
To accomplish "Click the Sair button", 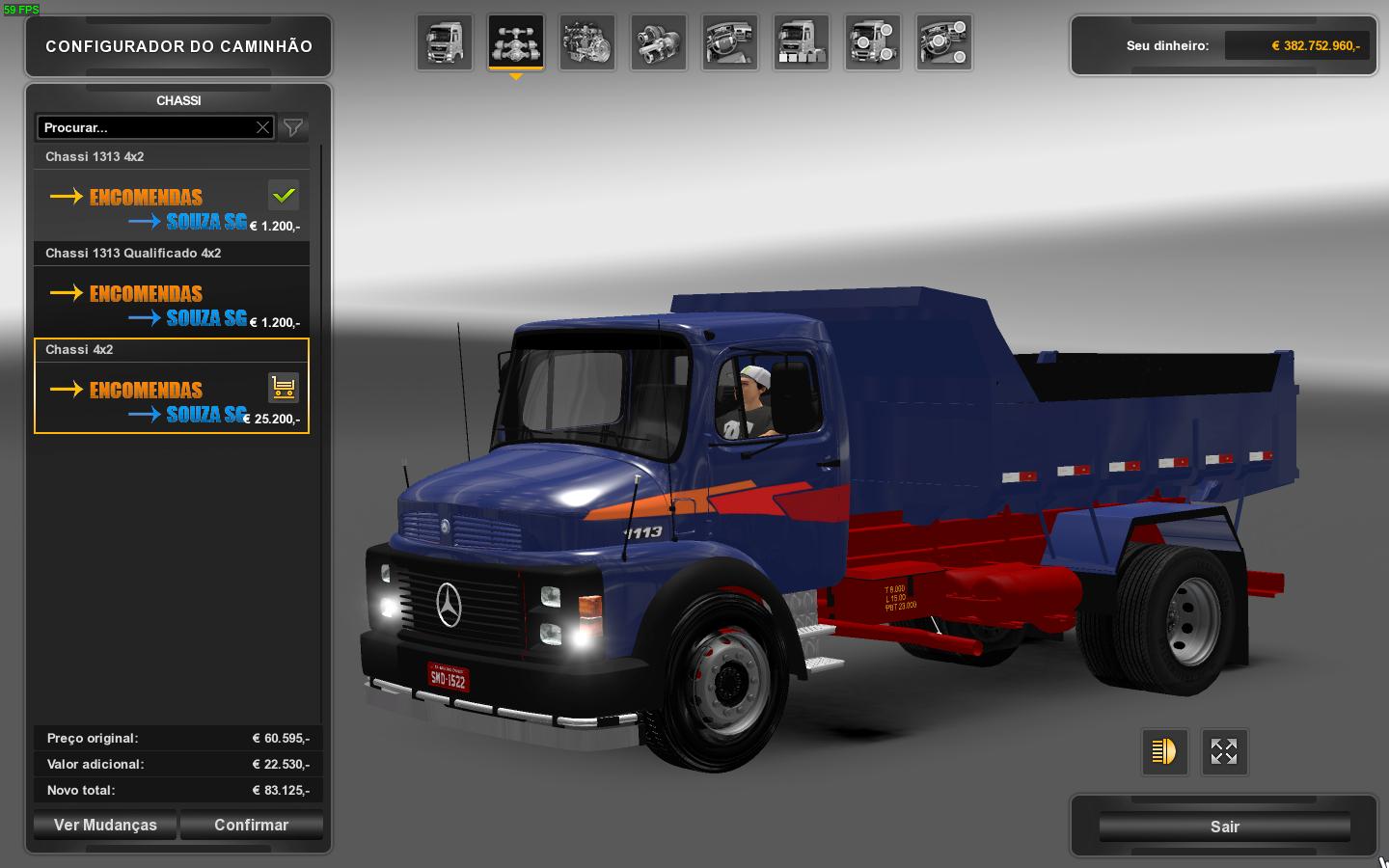I will coord(1223,826).
